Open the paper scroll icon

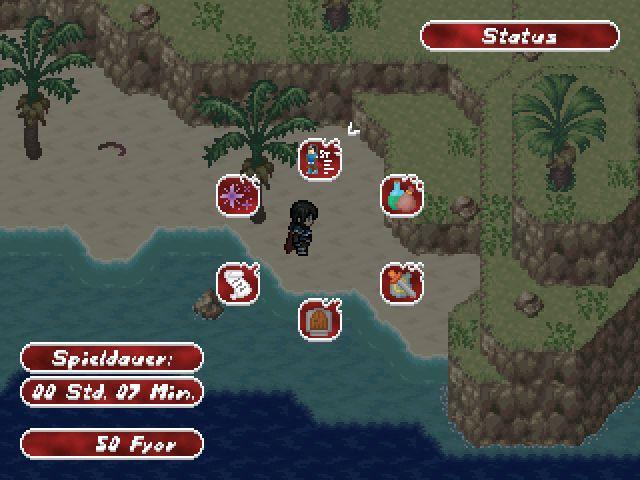(x=238, y=283)
